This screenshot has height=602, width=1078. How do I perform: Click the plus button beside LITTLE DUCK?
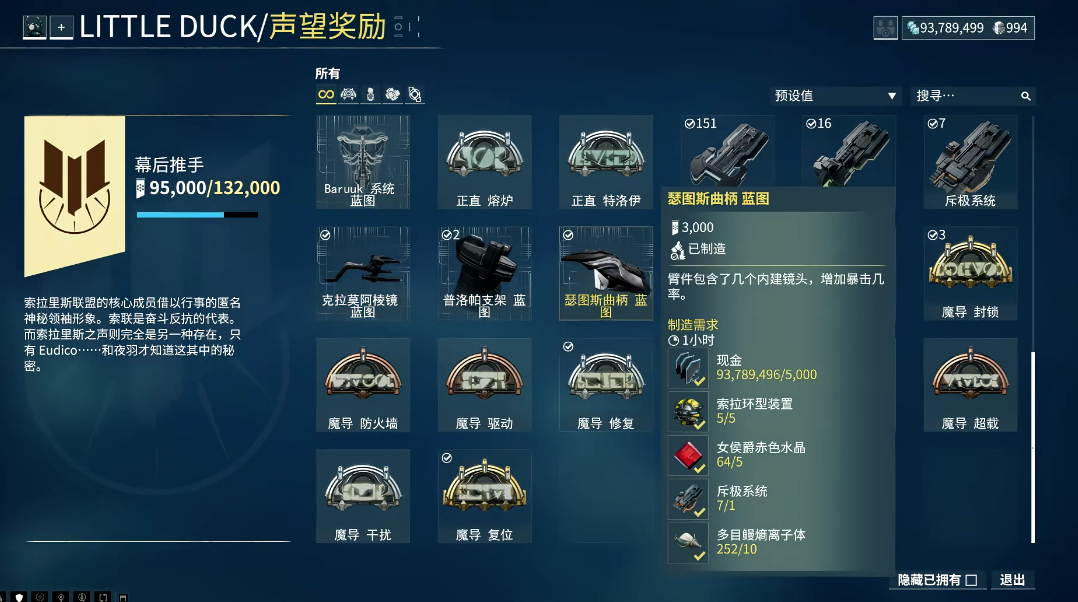tap(62, 28)
